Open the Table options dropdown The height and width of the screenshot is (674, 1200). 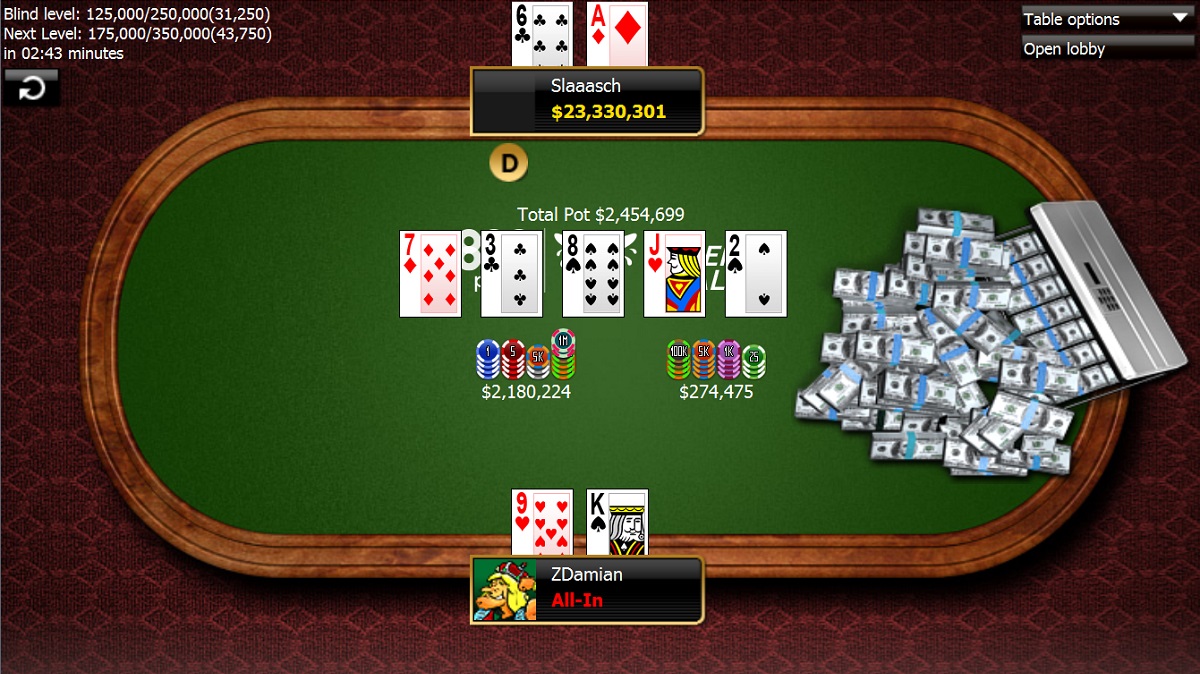pos(1107,19)
